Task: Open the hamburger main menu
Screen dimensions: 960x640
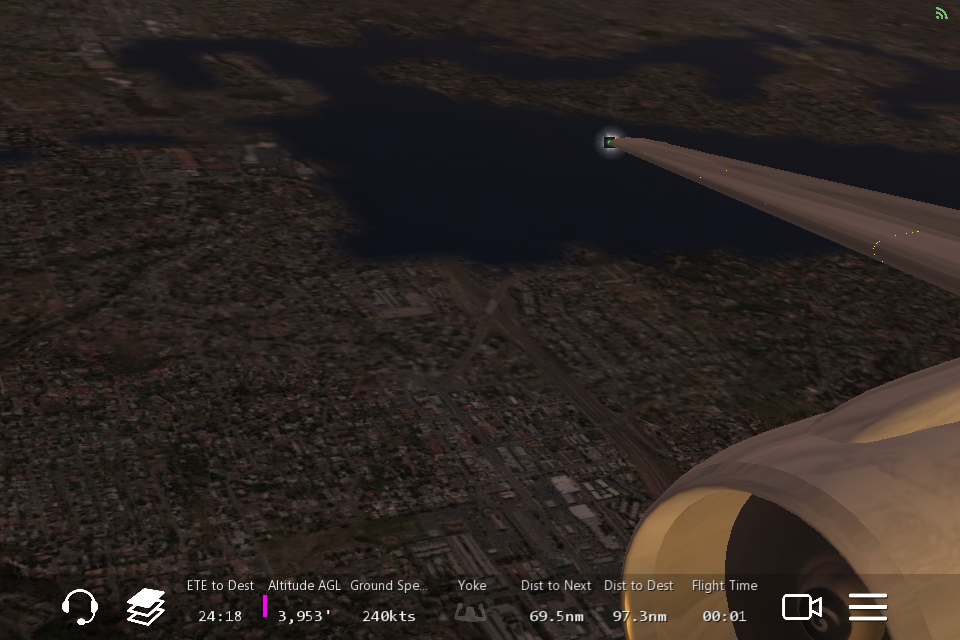Action: [868, 606]
